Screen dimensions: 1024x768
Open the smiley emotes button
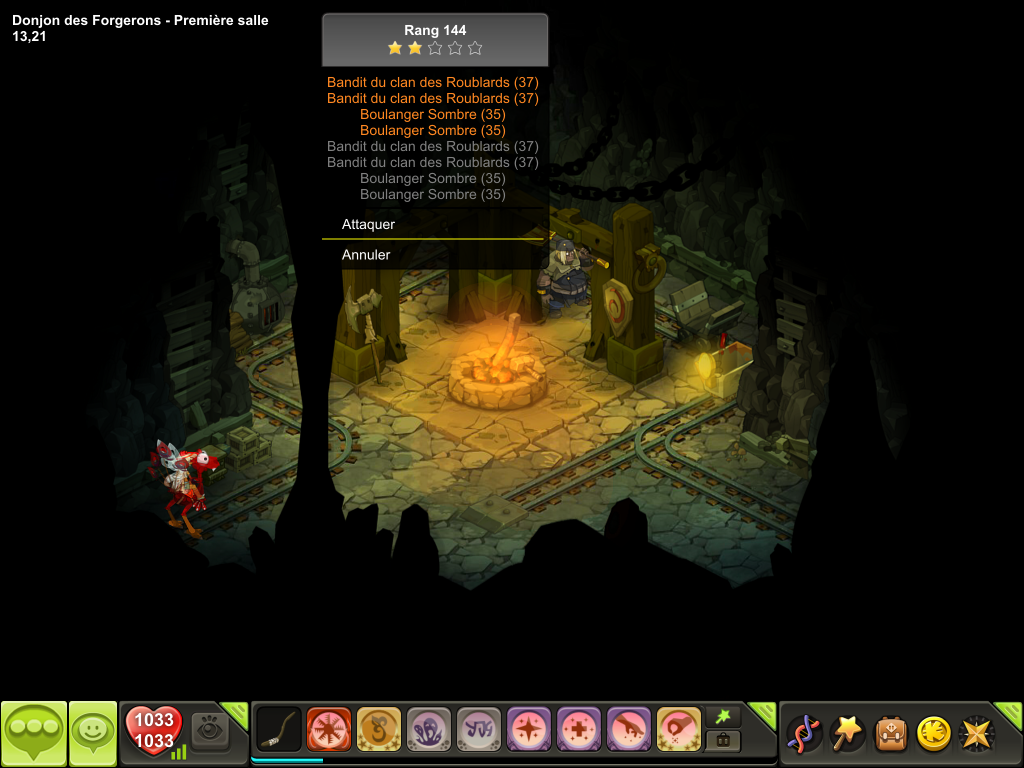coord(93,733)
